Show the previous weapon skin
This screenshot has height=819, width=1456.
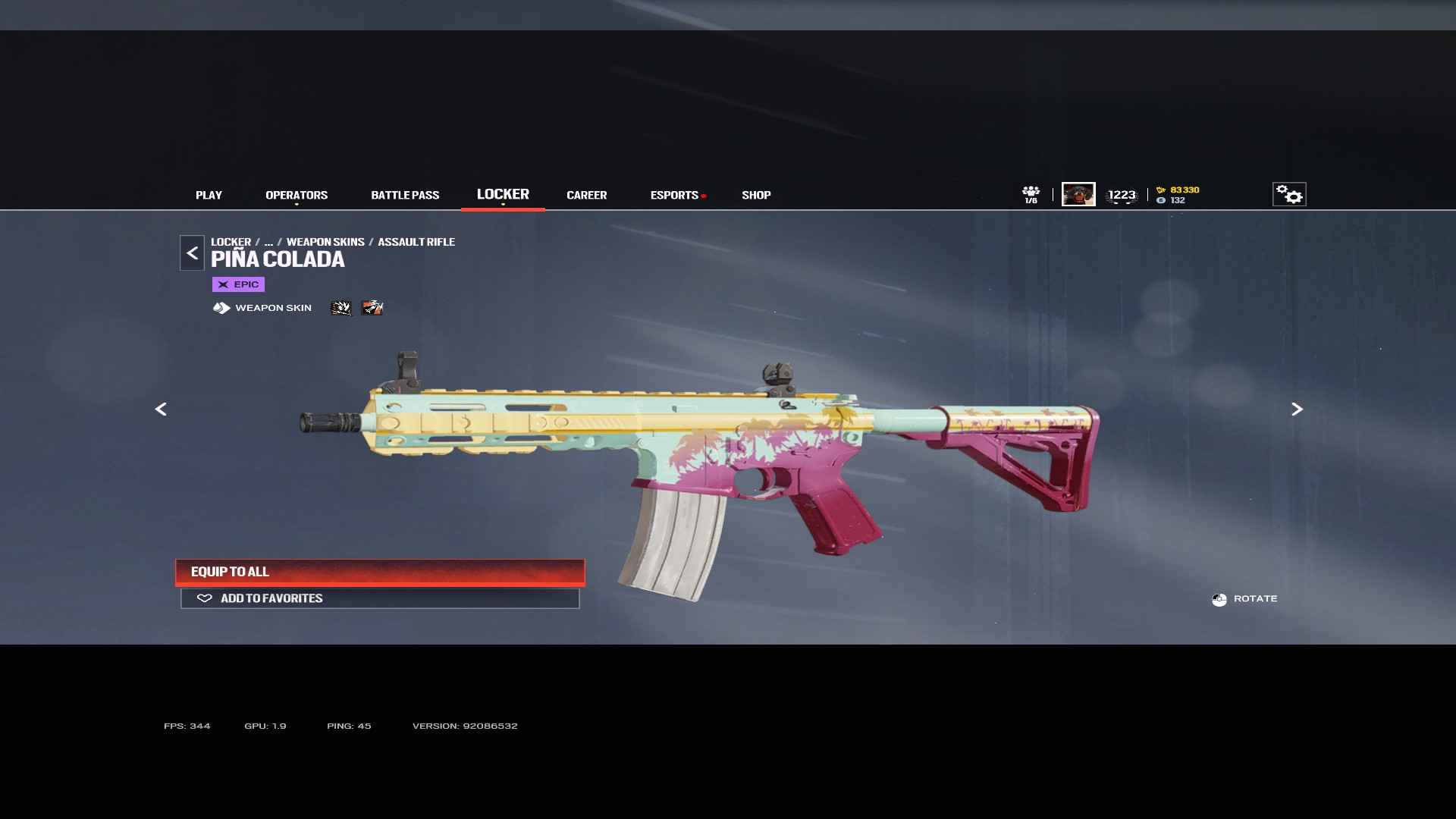[161, 409]
